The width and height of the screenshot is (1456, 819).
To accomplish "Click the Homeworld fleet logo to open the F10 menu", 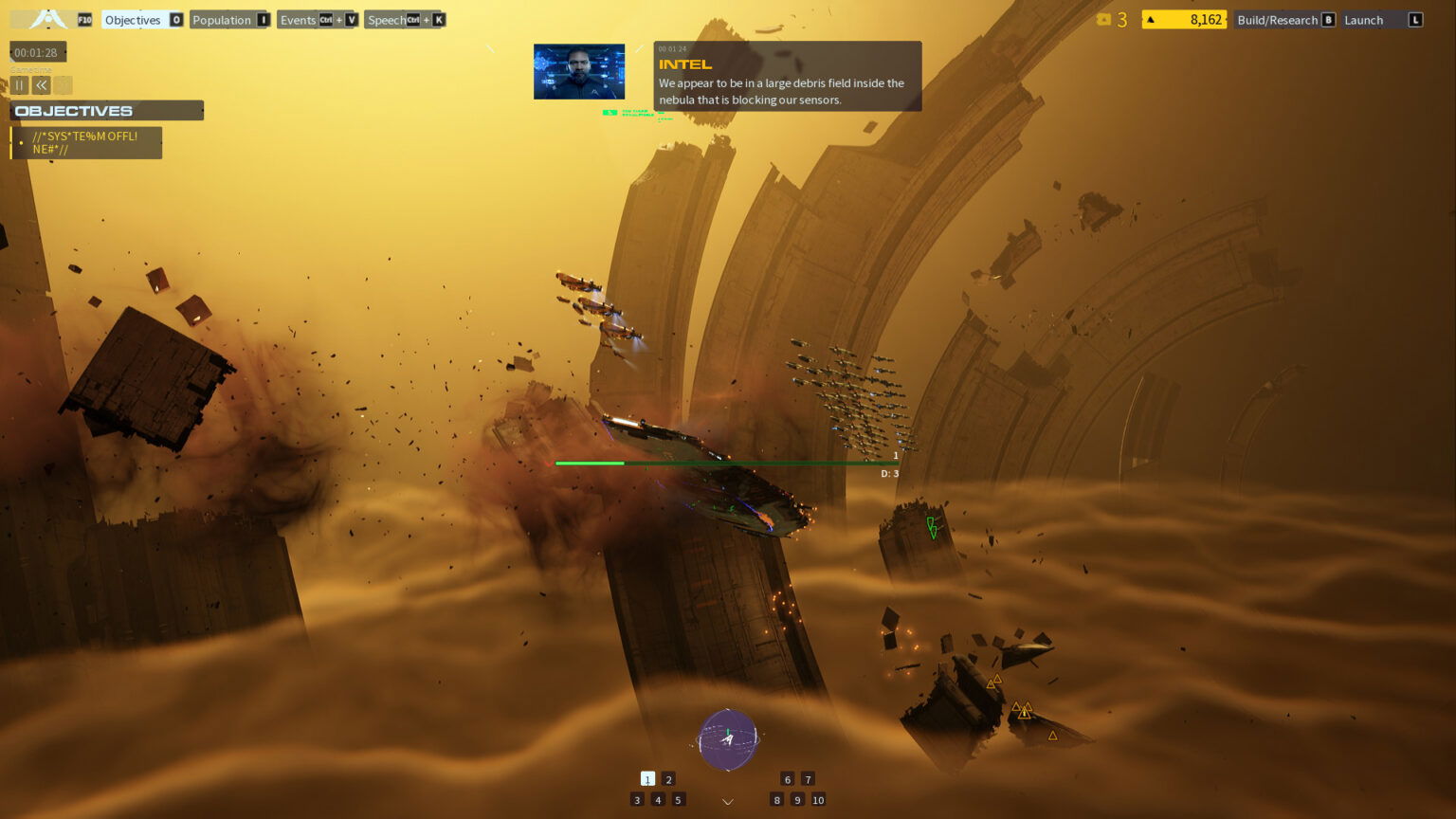I will (x=47, y=19).
